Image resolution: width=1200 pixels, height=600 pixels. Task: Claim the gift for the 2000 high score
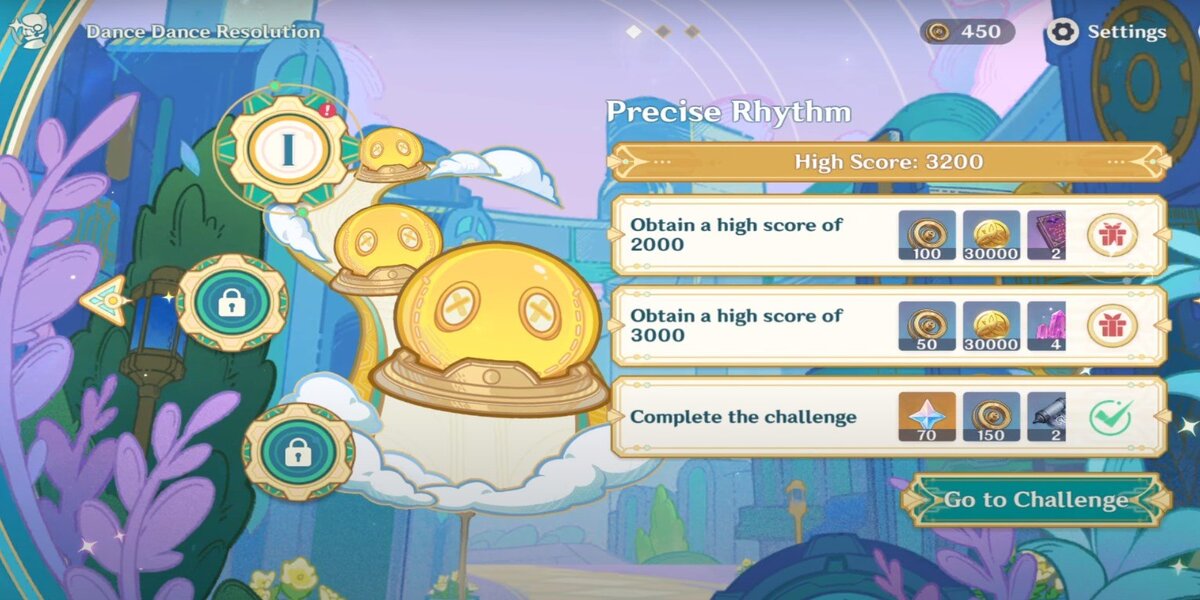point(1111,235)
